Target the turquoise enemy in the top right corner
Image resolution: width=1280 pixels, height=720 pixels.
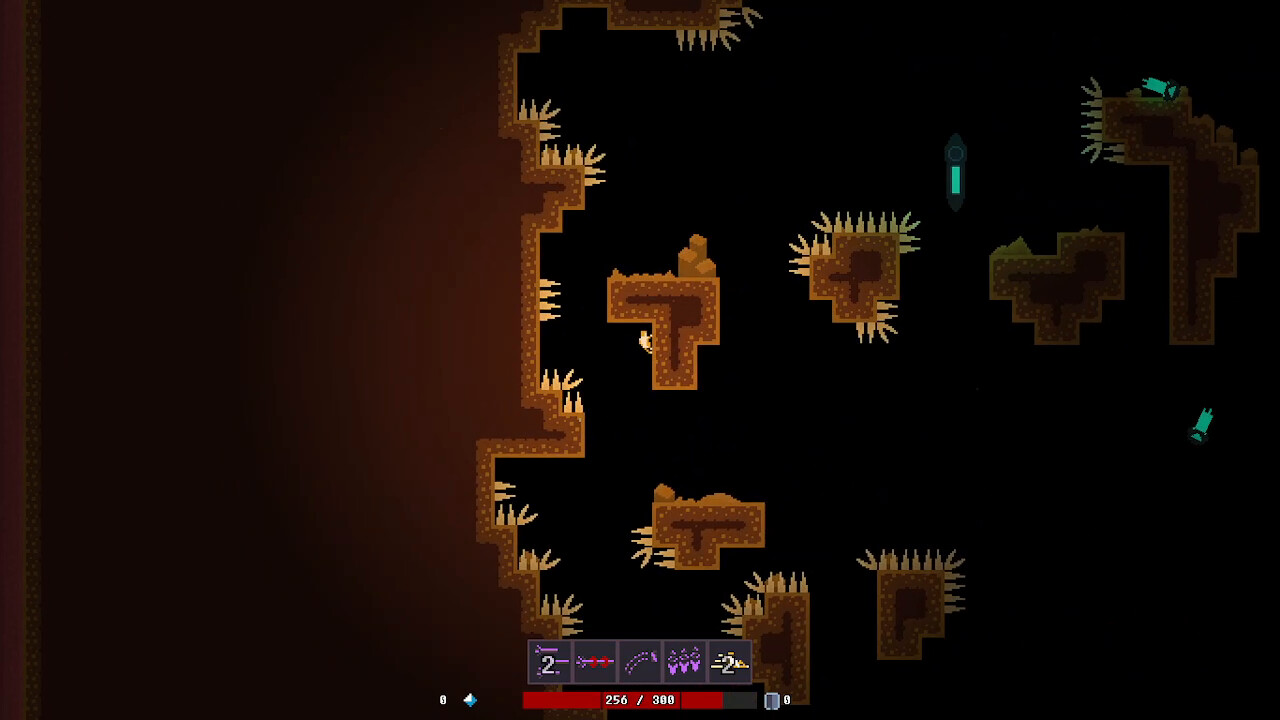point(1158,88)
